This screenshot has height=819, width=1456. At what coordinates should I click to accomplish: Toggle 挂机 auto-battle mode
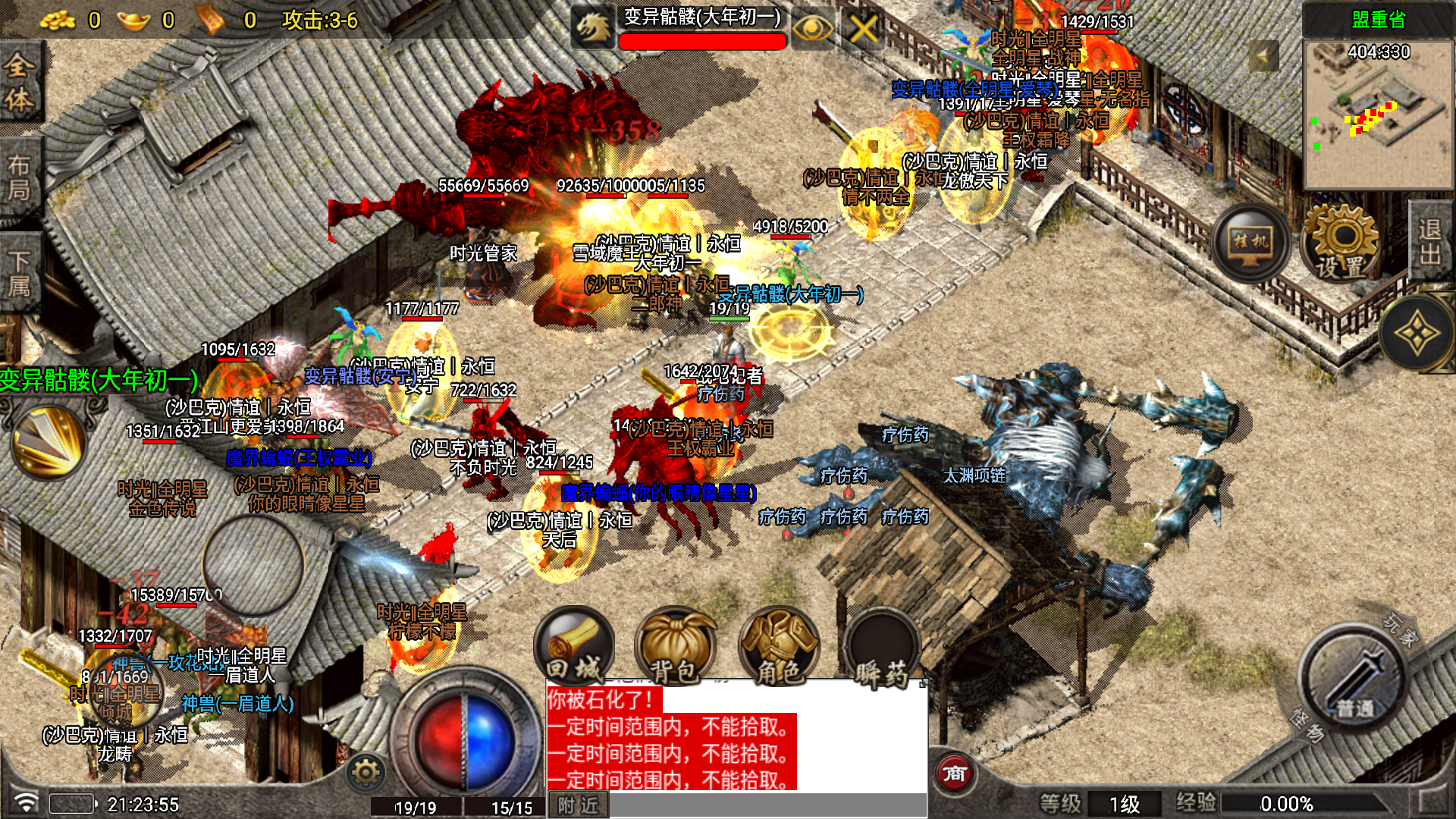(1250, 243)
